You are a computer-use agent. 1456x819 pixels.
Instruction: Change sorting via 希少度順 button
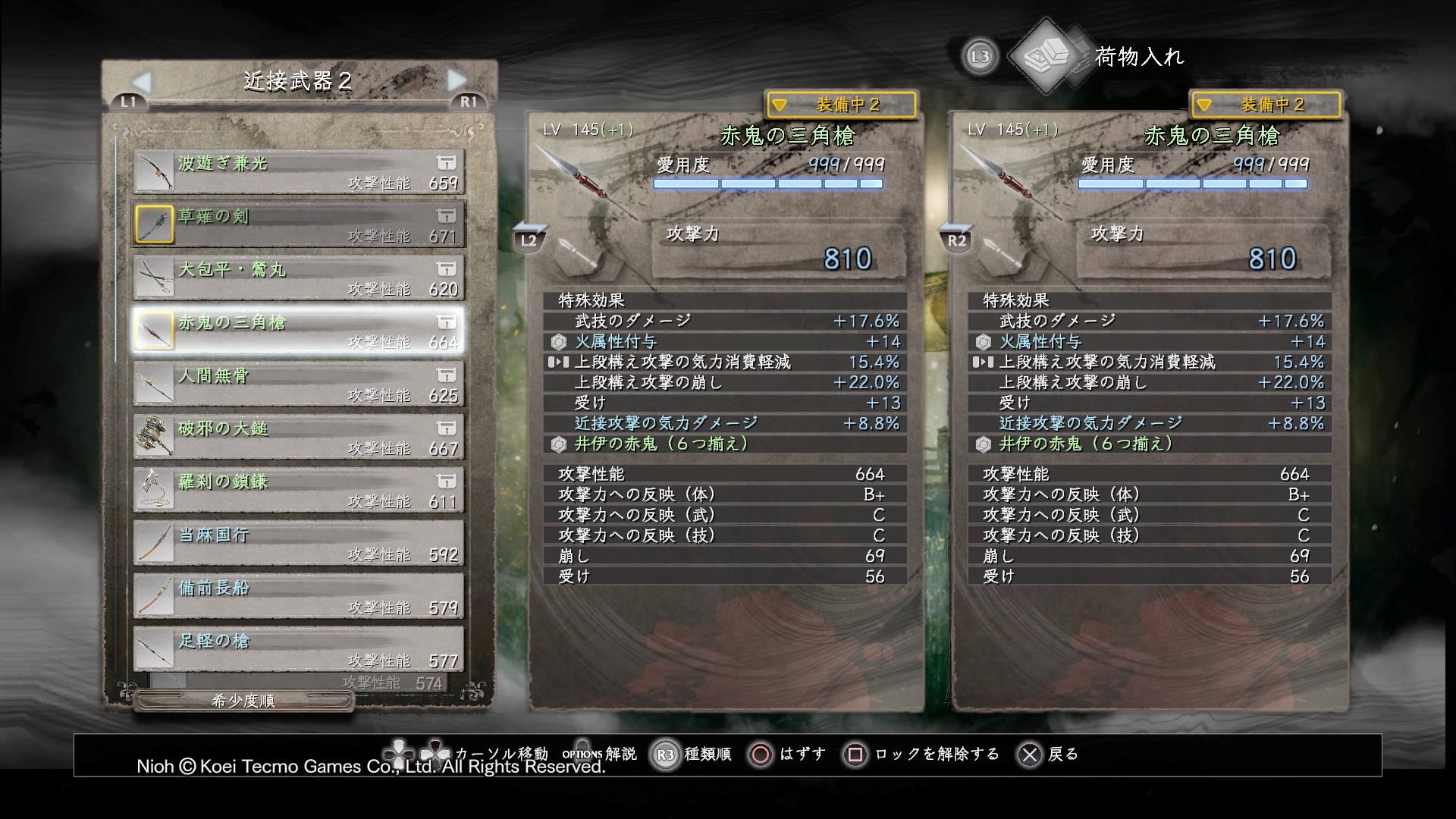[243, 701]
